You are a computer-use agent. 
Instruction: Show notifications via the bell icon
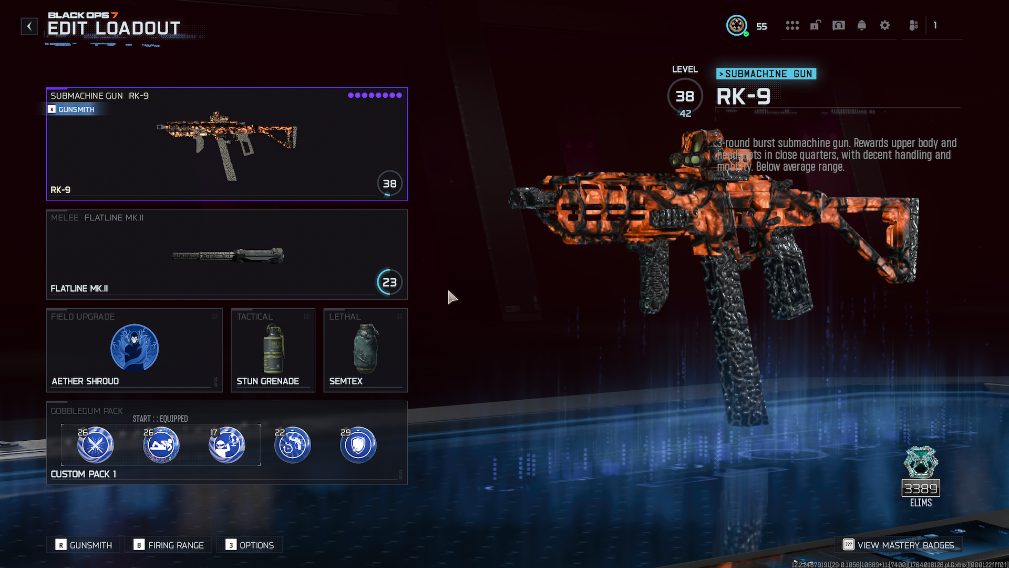862,26
